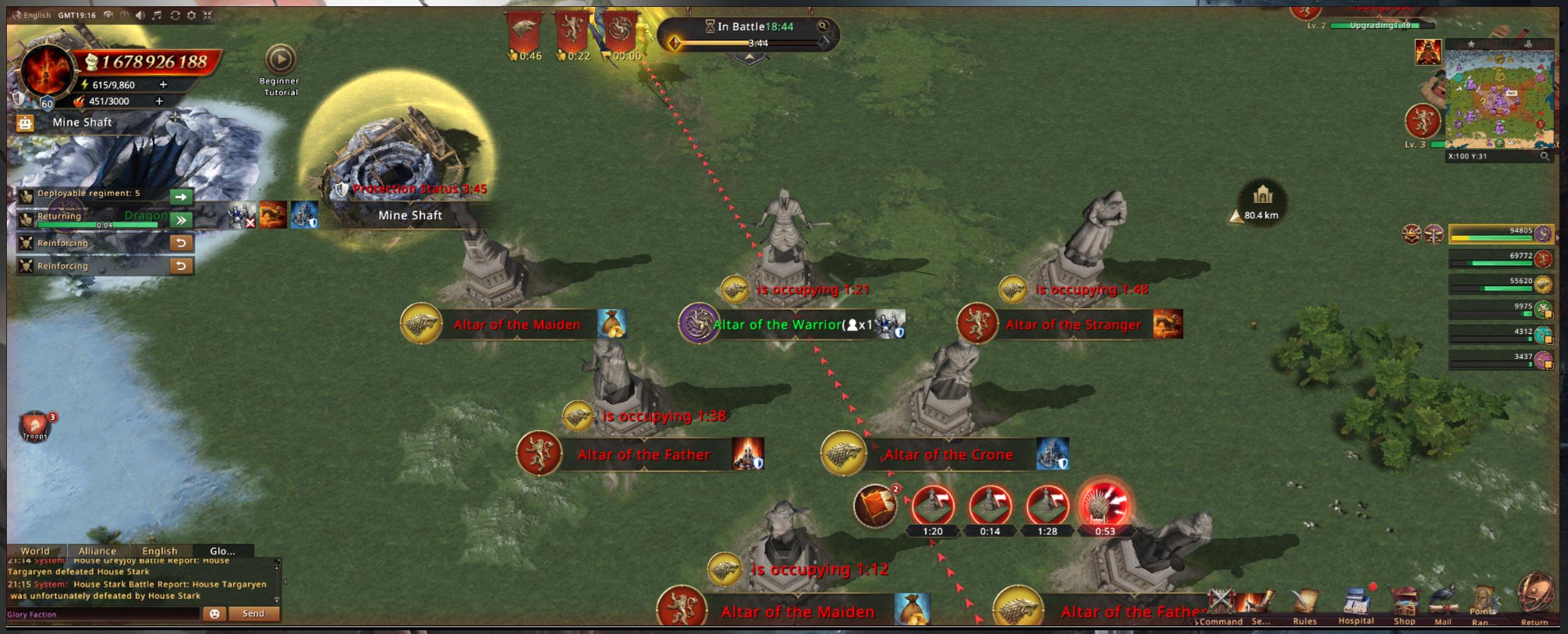Focus the chat text input field
This screenshot has height=634, width=1568.
[103, 615]
